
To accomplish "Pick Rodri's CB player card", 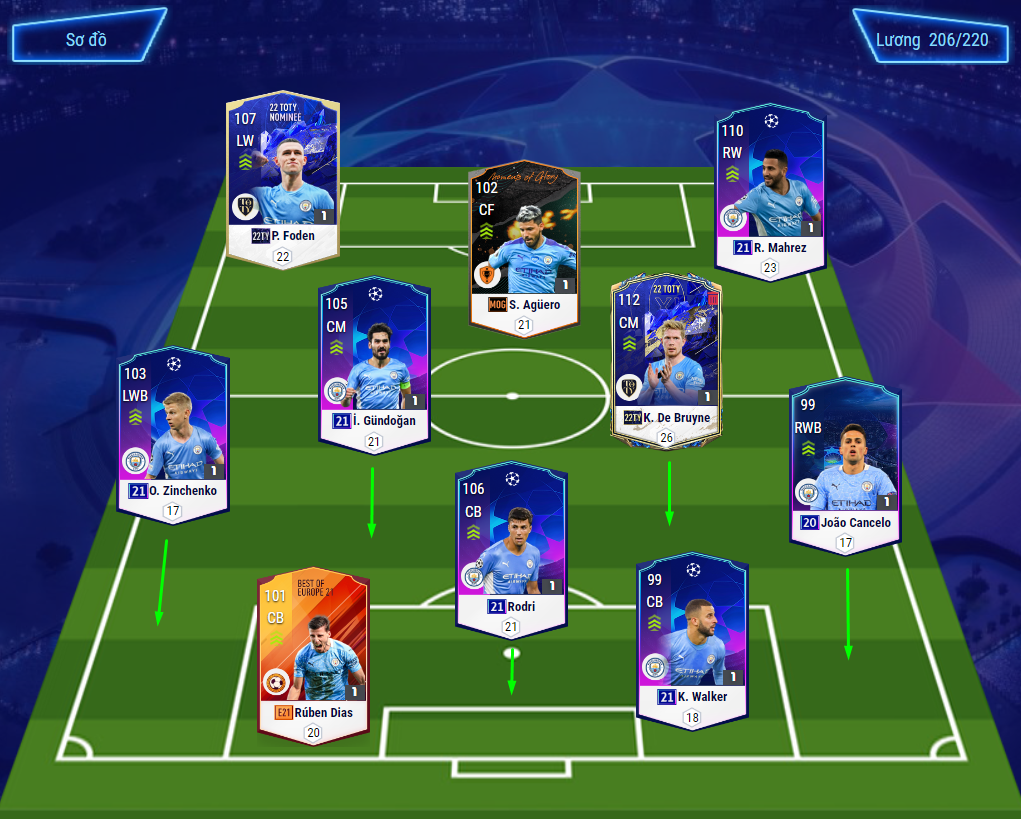I will [512, 545].
